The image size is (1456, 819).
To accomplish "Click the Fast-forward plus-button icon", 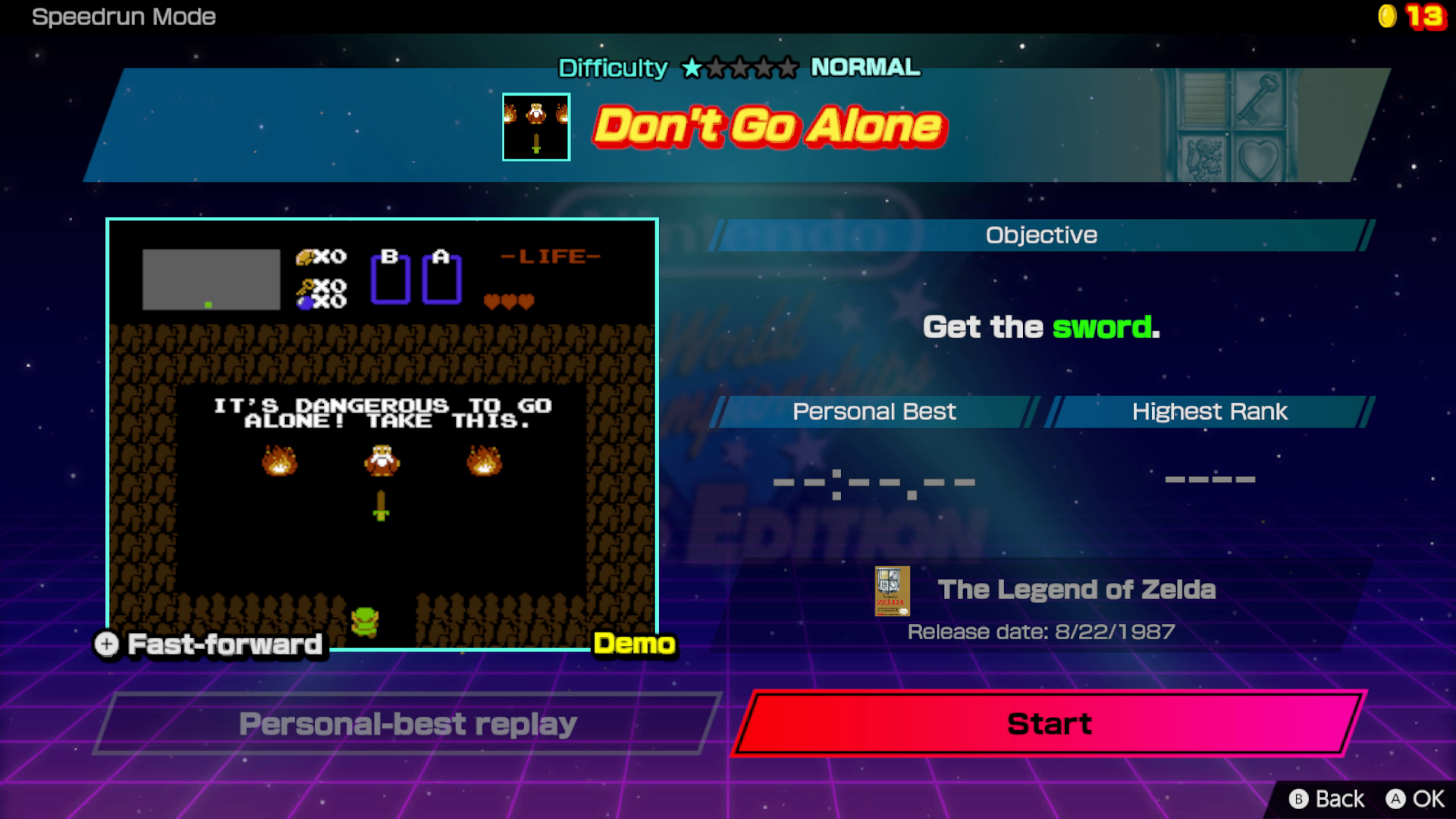I will (105, 645).
